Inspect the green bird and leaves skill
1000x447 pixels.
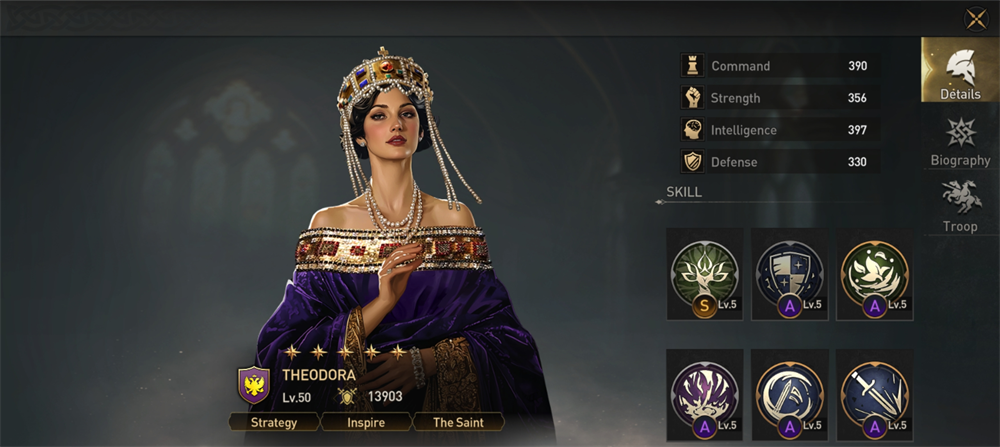click(x=874, y=273)
